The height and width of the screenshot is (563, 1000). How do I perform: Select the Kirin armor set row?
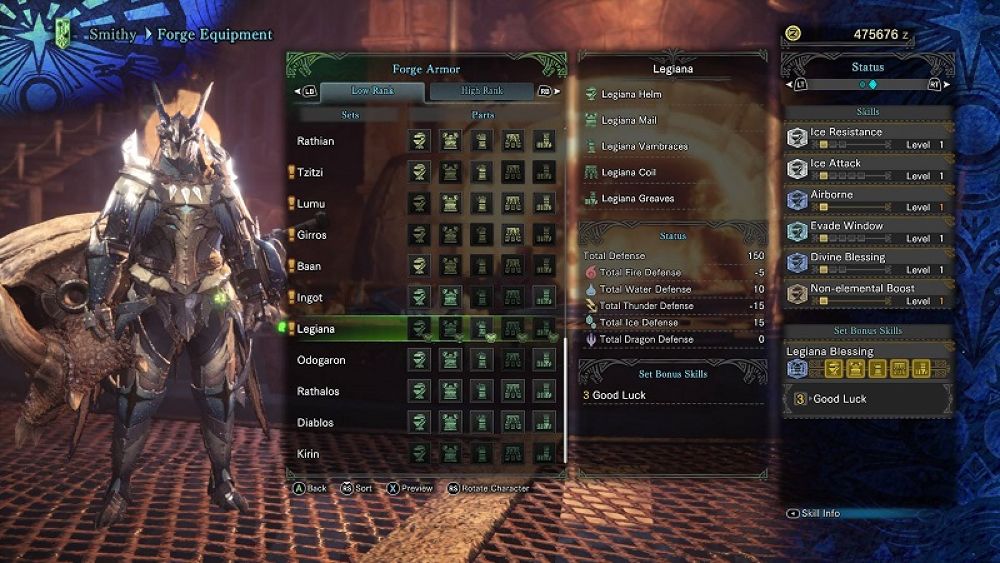click(308, 453)
